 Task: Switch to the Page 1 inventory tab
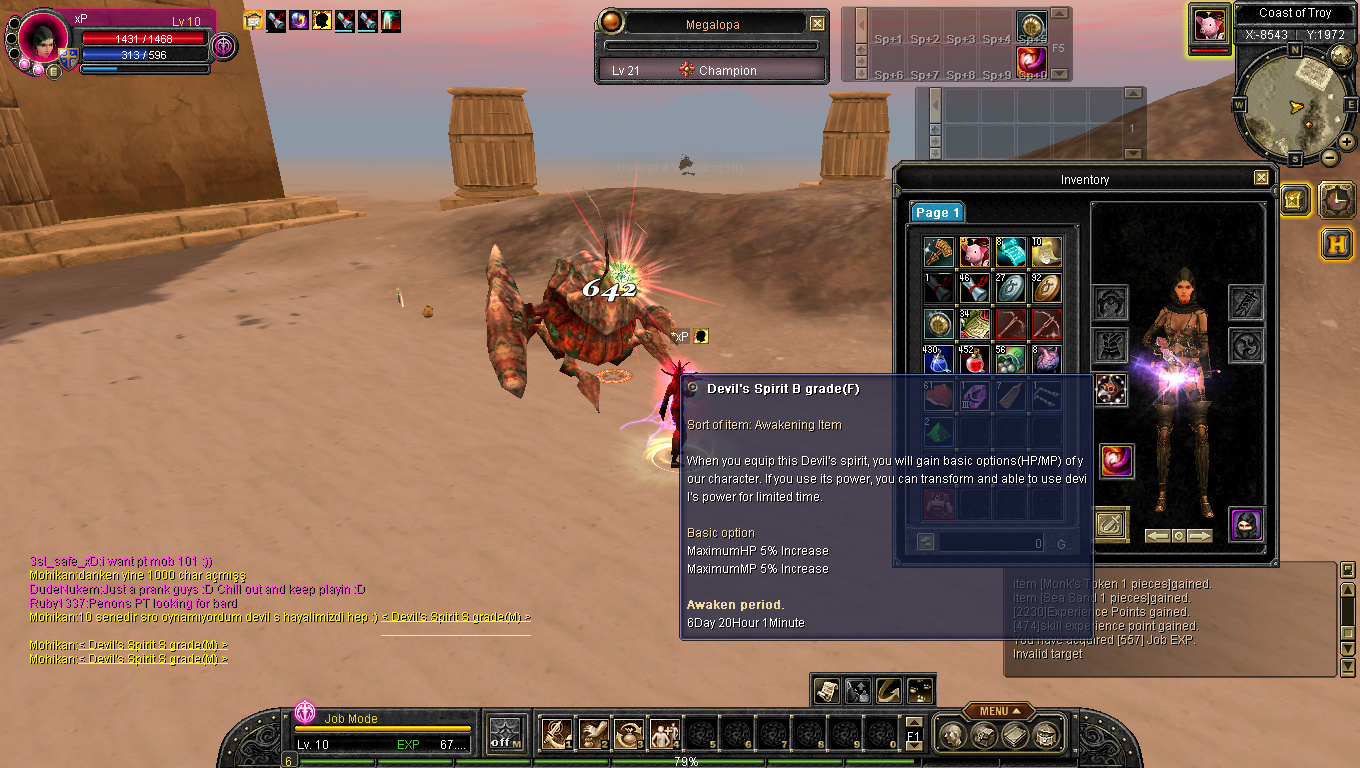click(937, 212)
